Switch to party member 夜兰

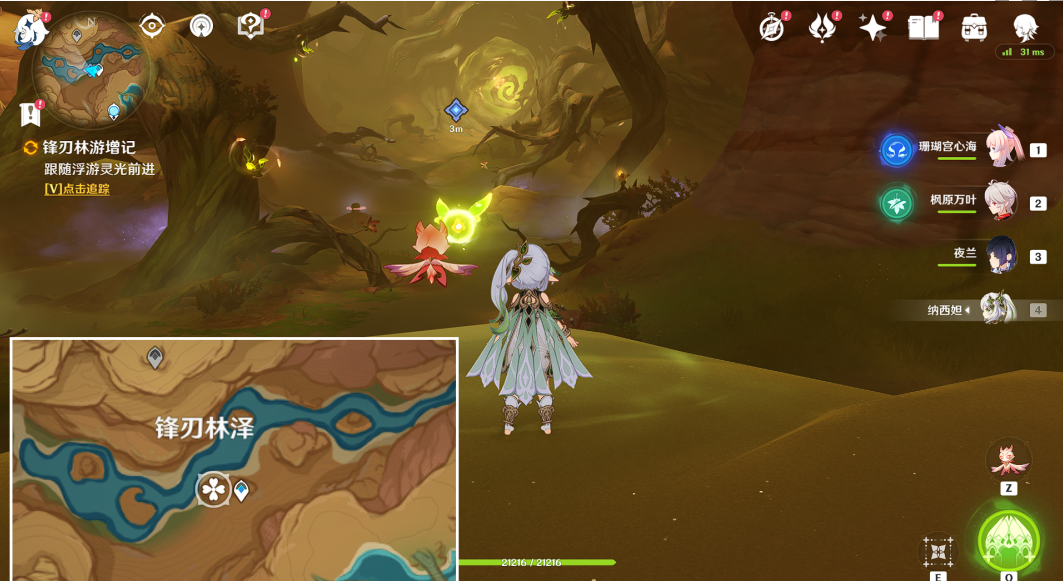coord(1002,255)
